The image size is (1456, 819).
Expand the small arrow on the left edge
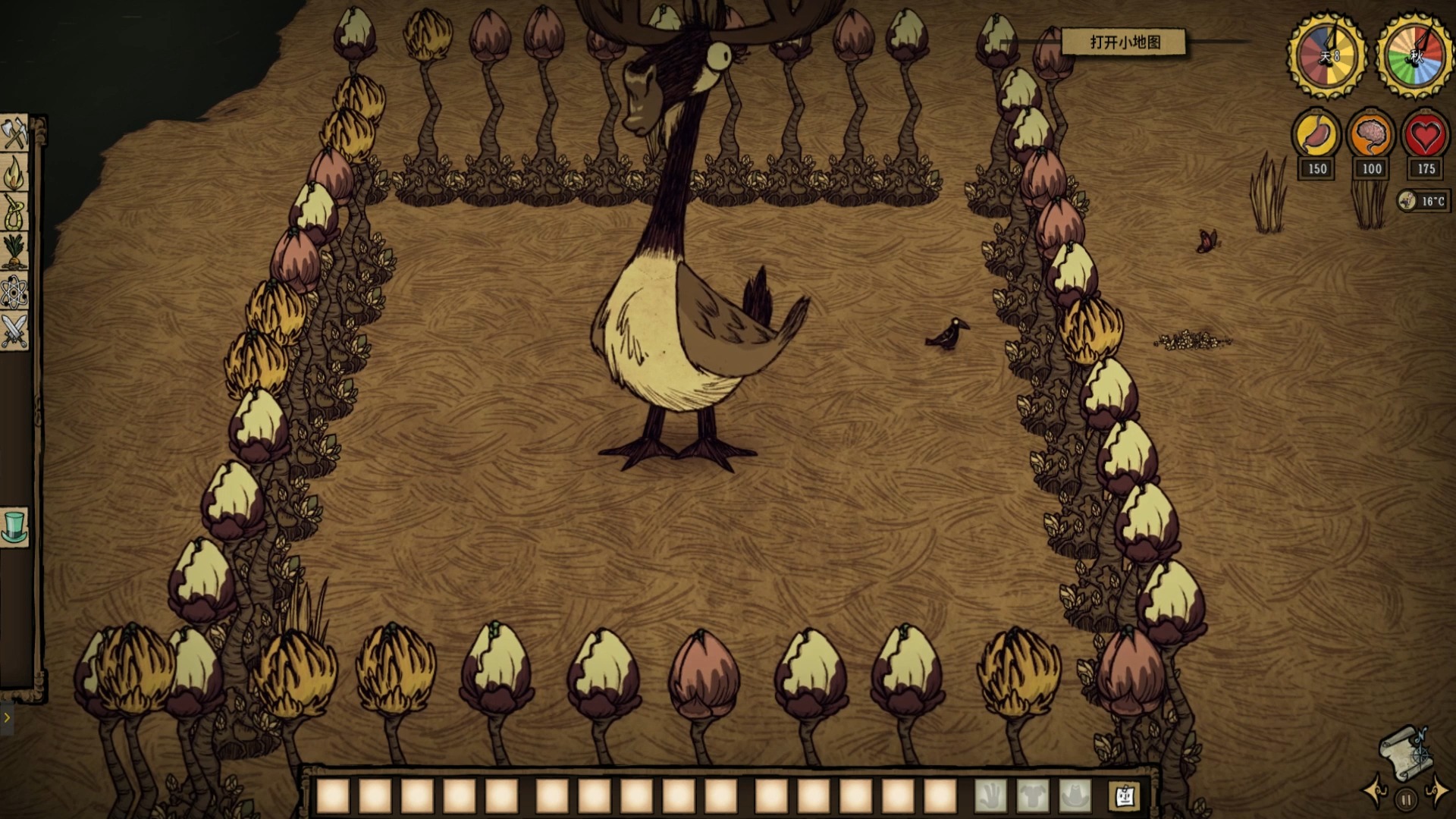pos(7,717)
